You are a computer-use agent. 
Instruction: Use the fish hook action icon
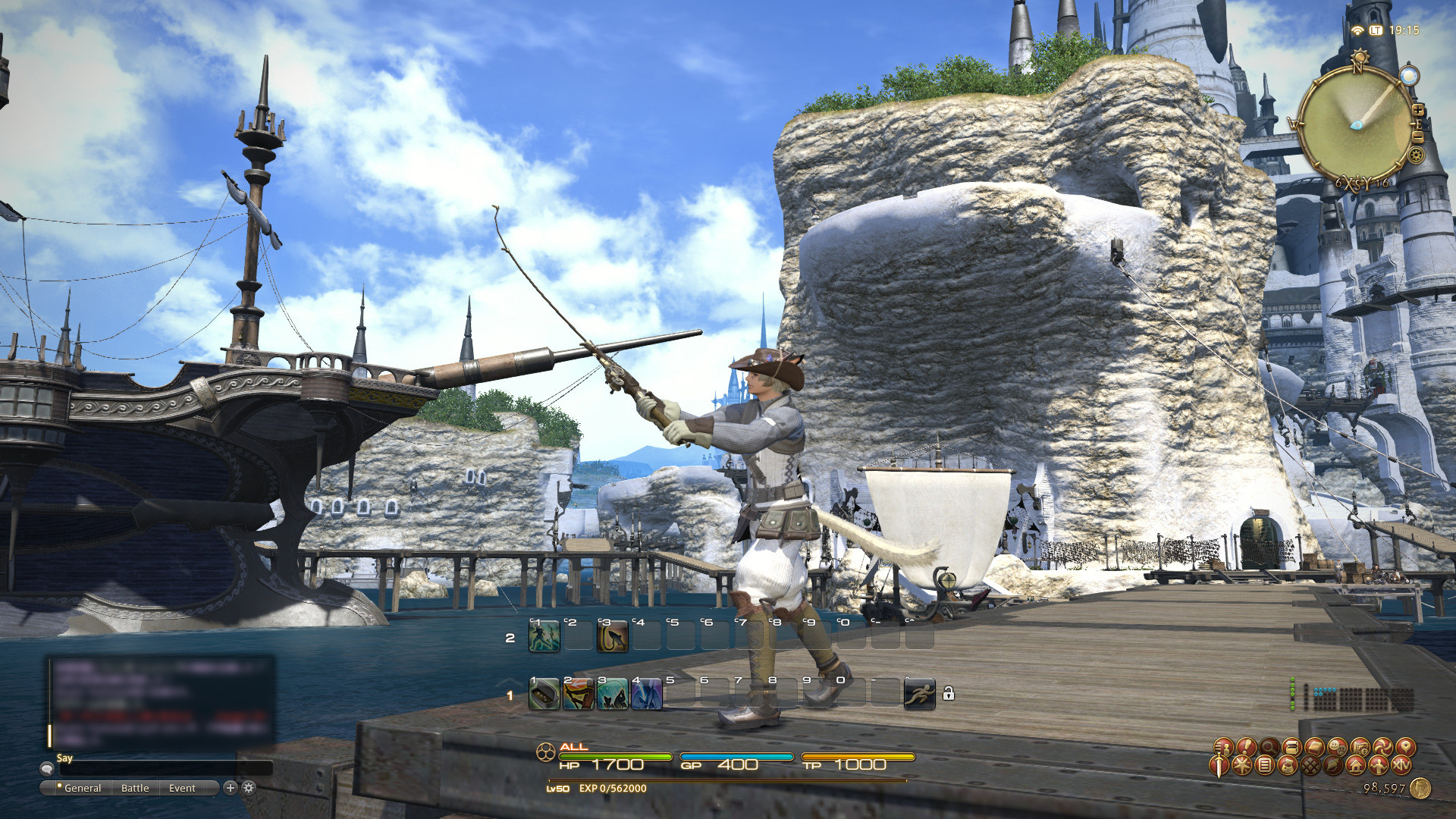(613, 637)
